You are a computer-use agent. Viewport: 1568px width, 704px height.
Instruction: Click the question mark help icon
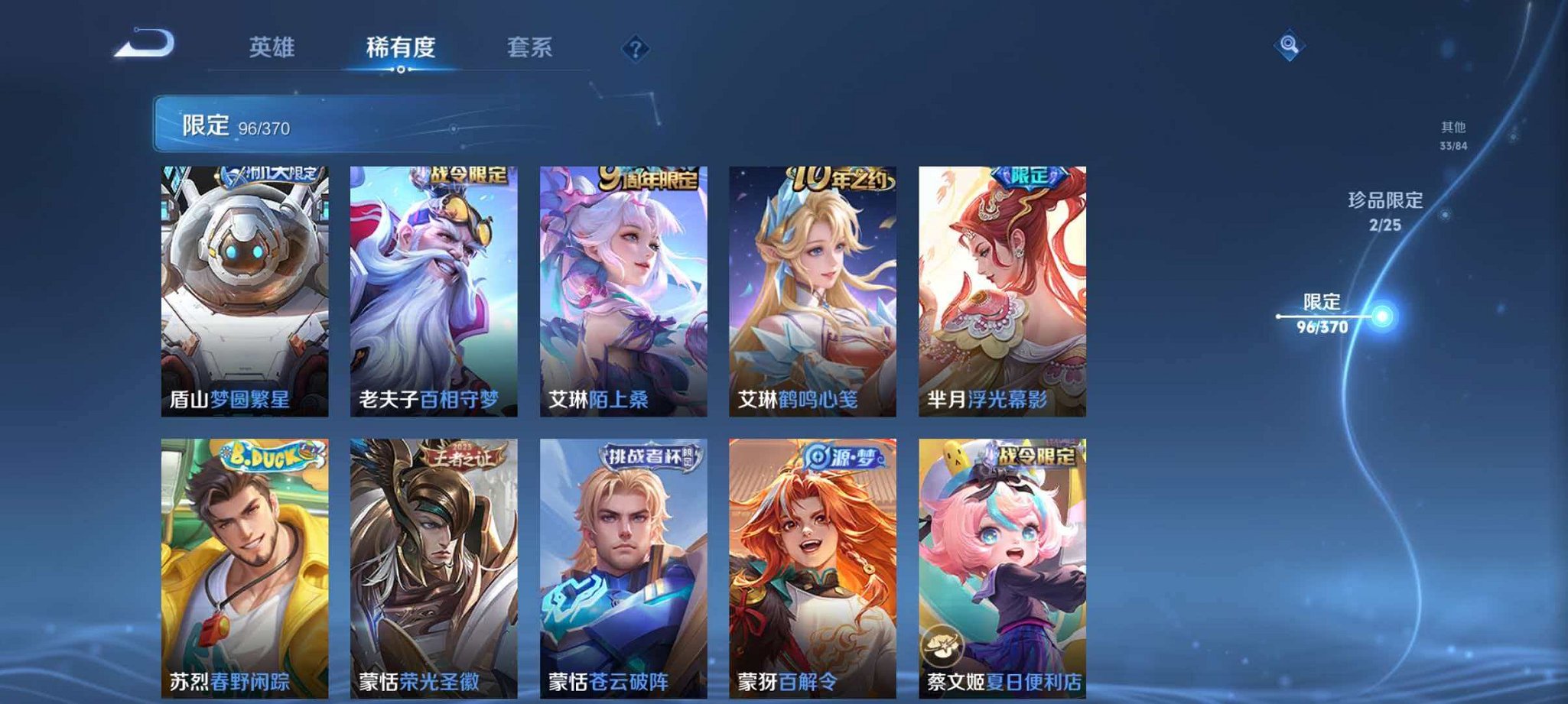635,50
